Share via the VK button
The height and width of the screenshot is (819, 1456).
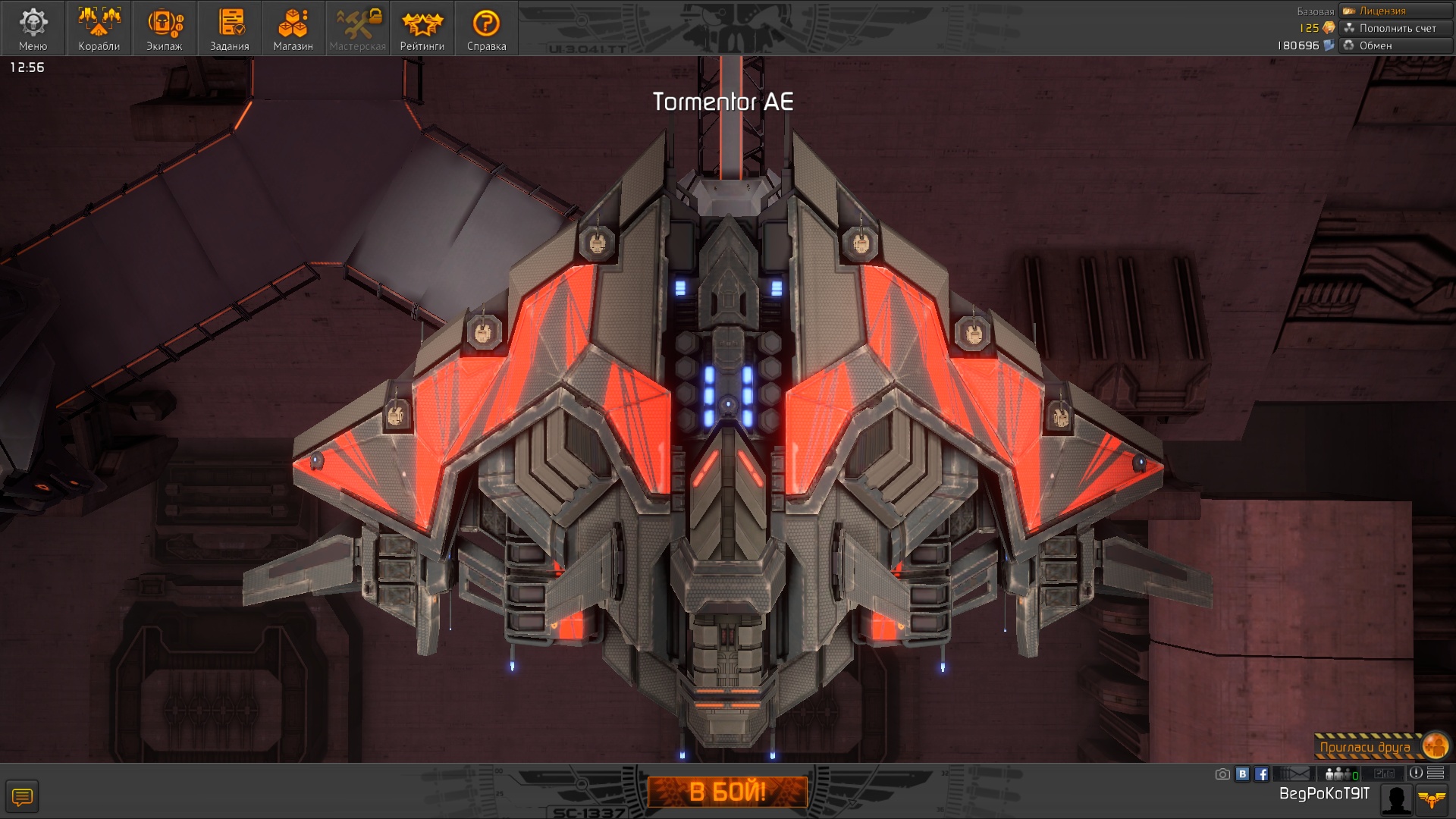click(1242, 774)
